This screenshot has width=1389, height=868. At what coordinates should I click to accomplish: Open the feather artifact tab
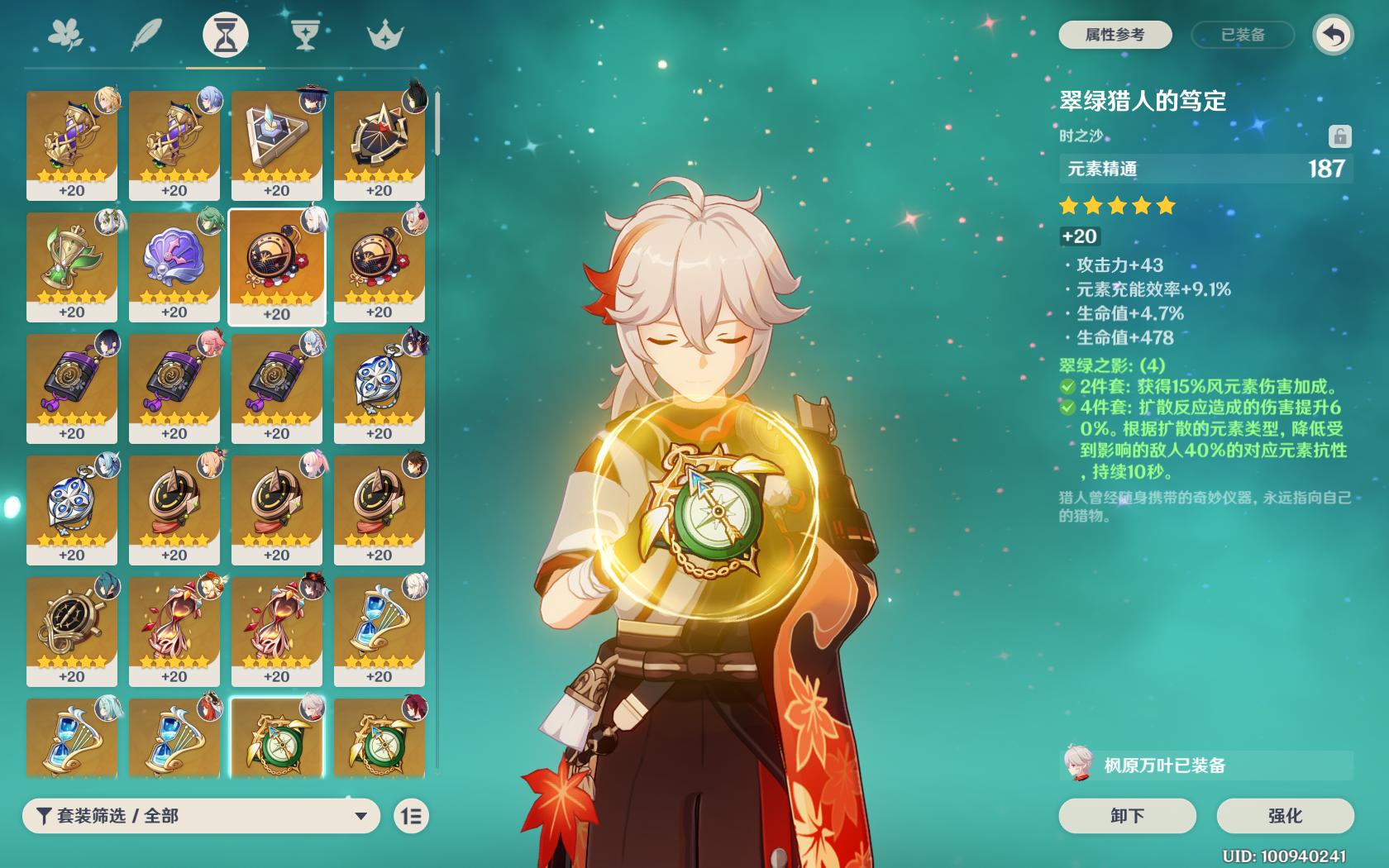tap(146, 36)
